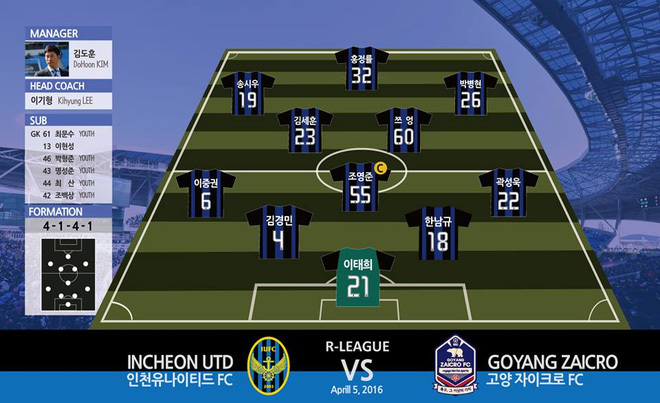Select substitute goalkeeper number 61 row
The width and height of the screenshot is (660, 403).
tap(62, 132)
